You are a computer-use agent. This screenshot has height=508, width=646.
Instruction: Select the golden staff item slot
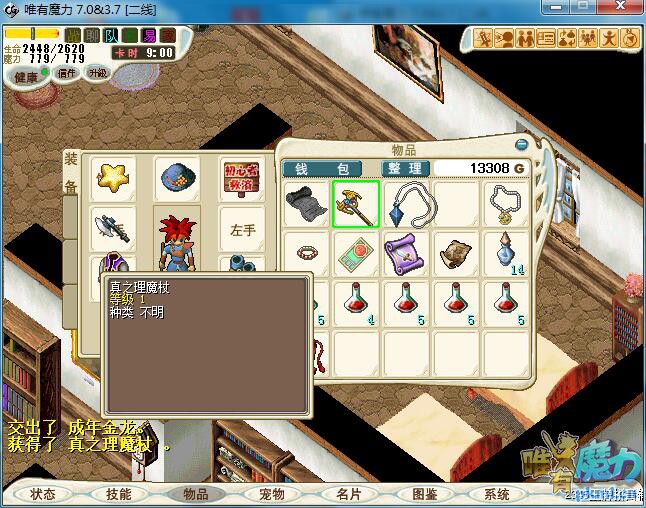point(355,203)
